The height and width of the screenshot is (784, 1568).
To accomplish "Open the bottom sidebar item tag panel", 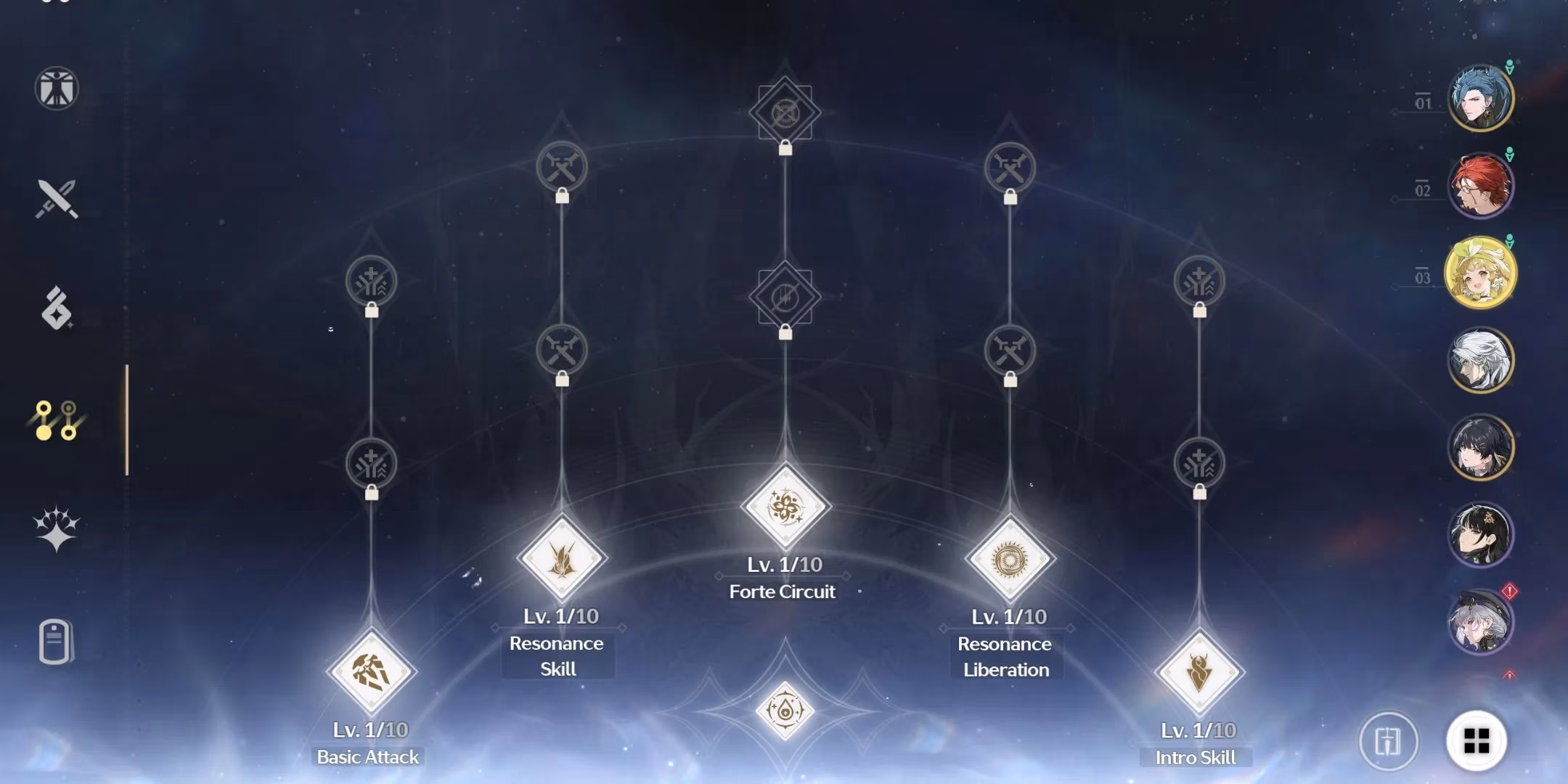I will (57, 639).
